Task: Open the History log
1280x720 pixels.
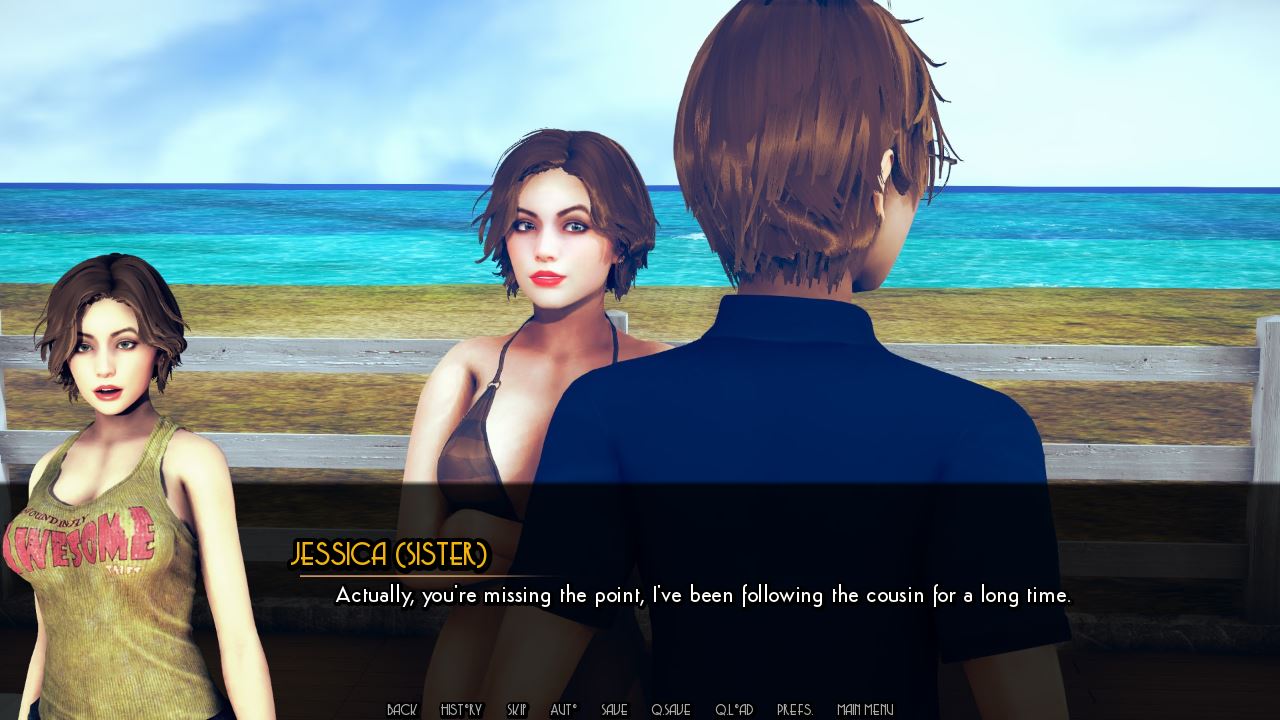Action: click(x=461, y=710)
